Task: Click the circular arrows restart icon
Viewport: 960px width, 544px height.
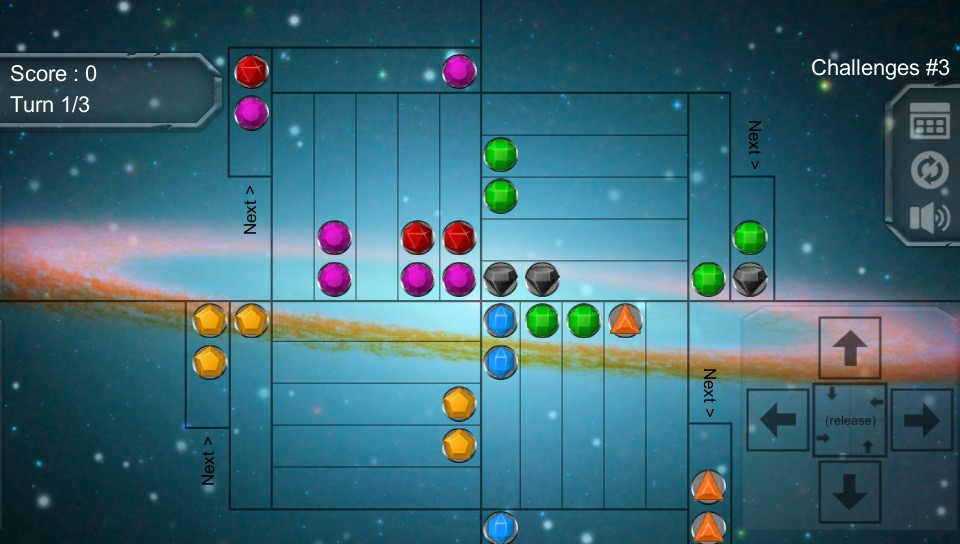Action: [929, 171]
